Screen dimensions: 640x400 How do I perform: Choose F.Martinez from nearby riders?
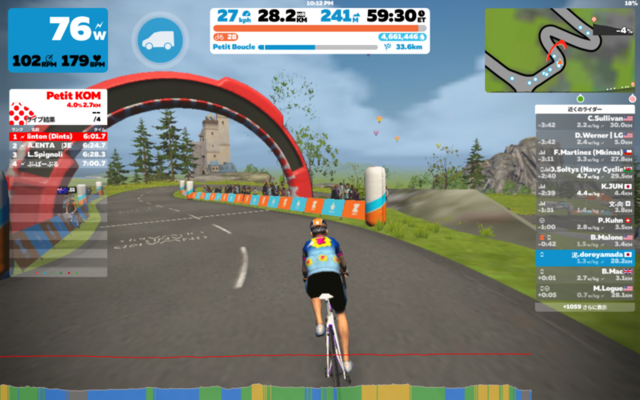pyautogui.click(x=586, y=155)
